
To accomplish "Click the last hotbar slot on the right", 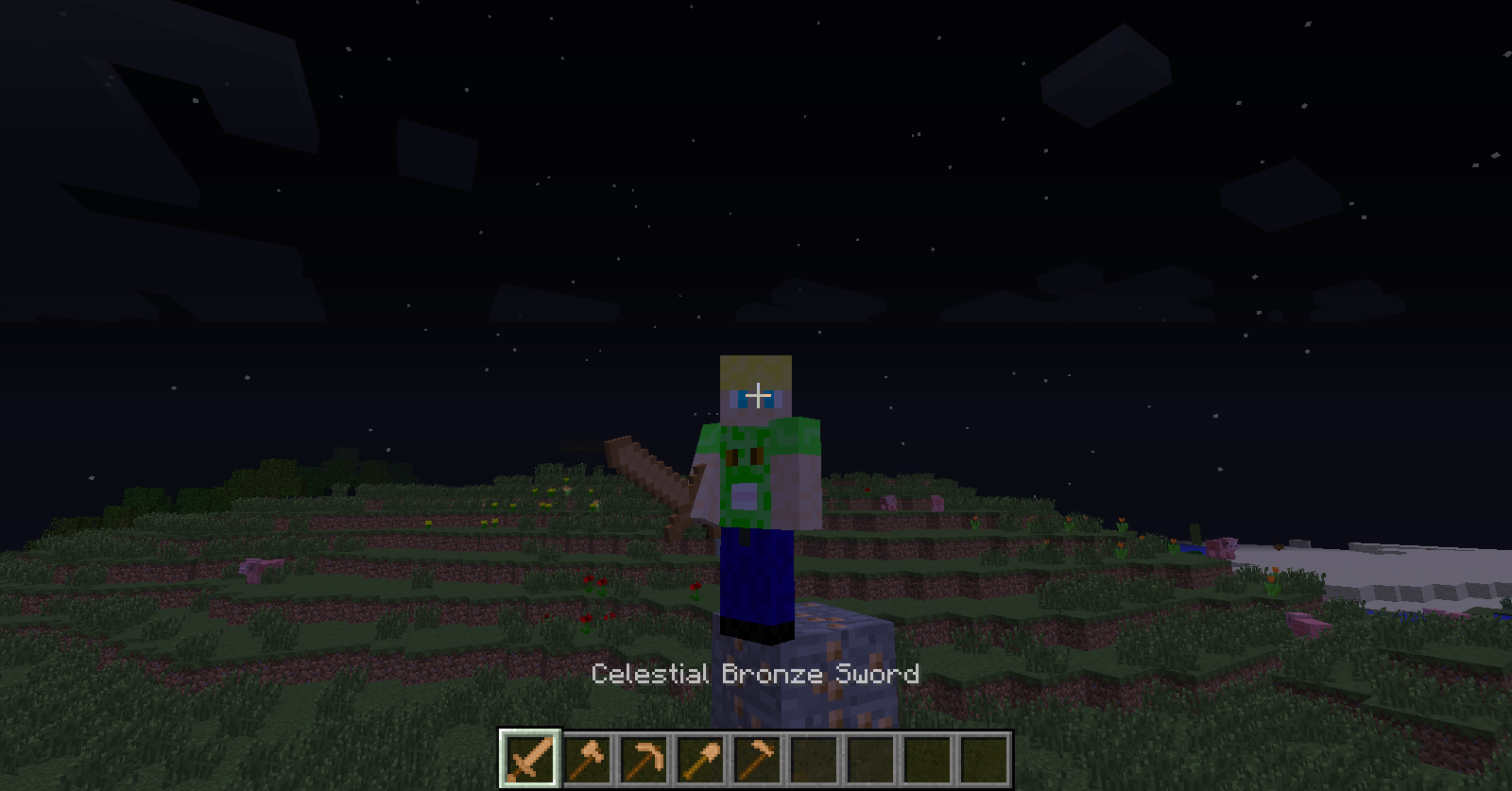I will click(987, 756).
